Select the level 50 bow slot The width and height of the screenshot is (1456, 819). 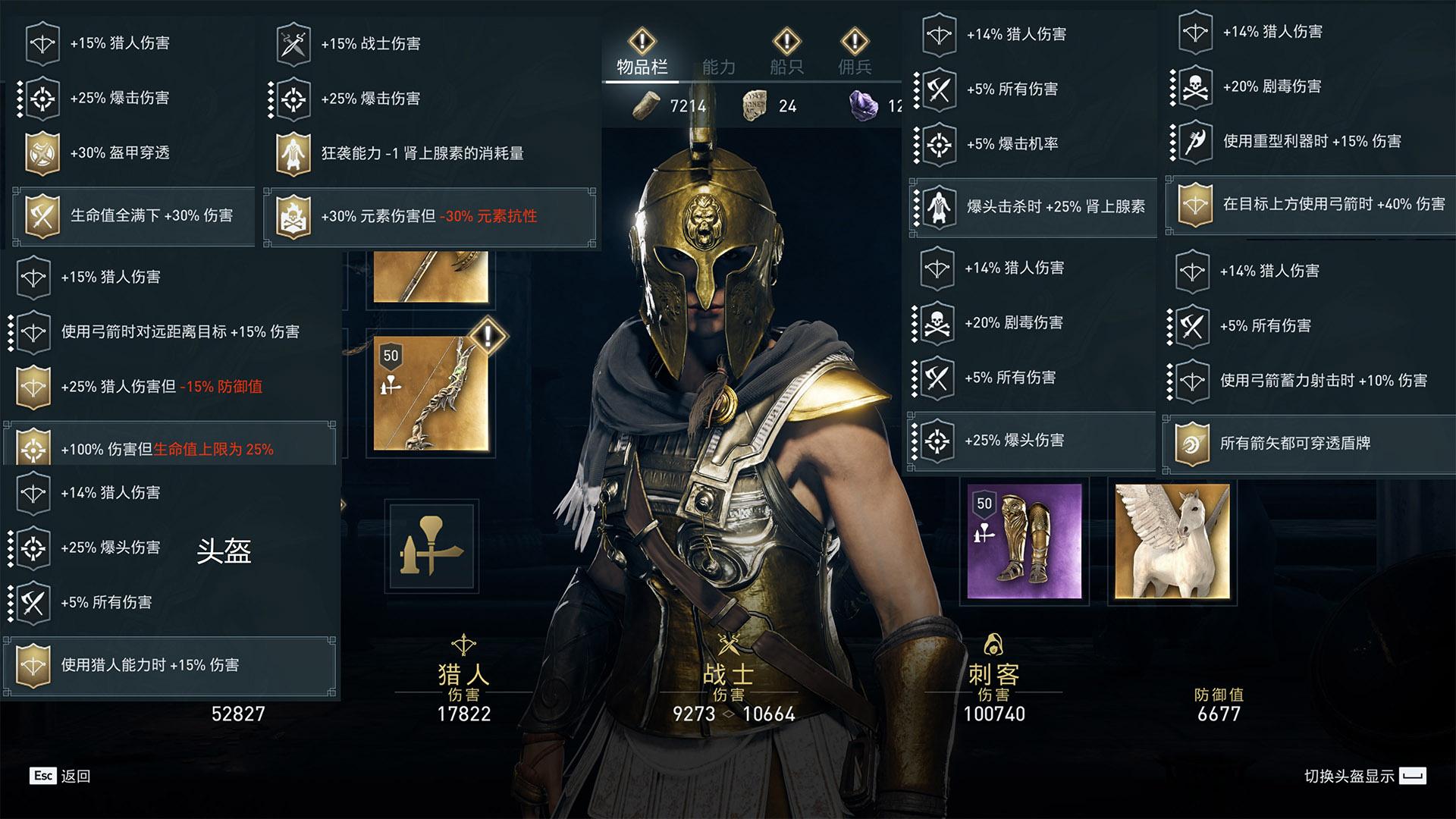tap(430, 393)
